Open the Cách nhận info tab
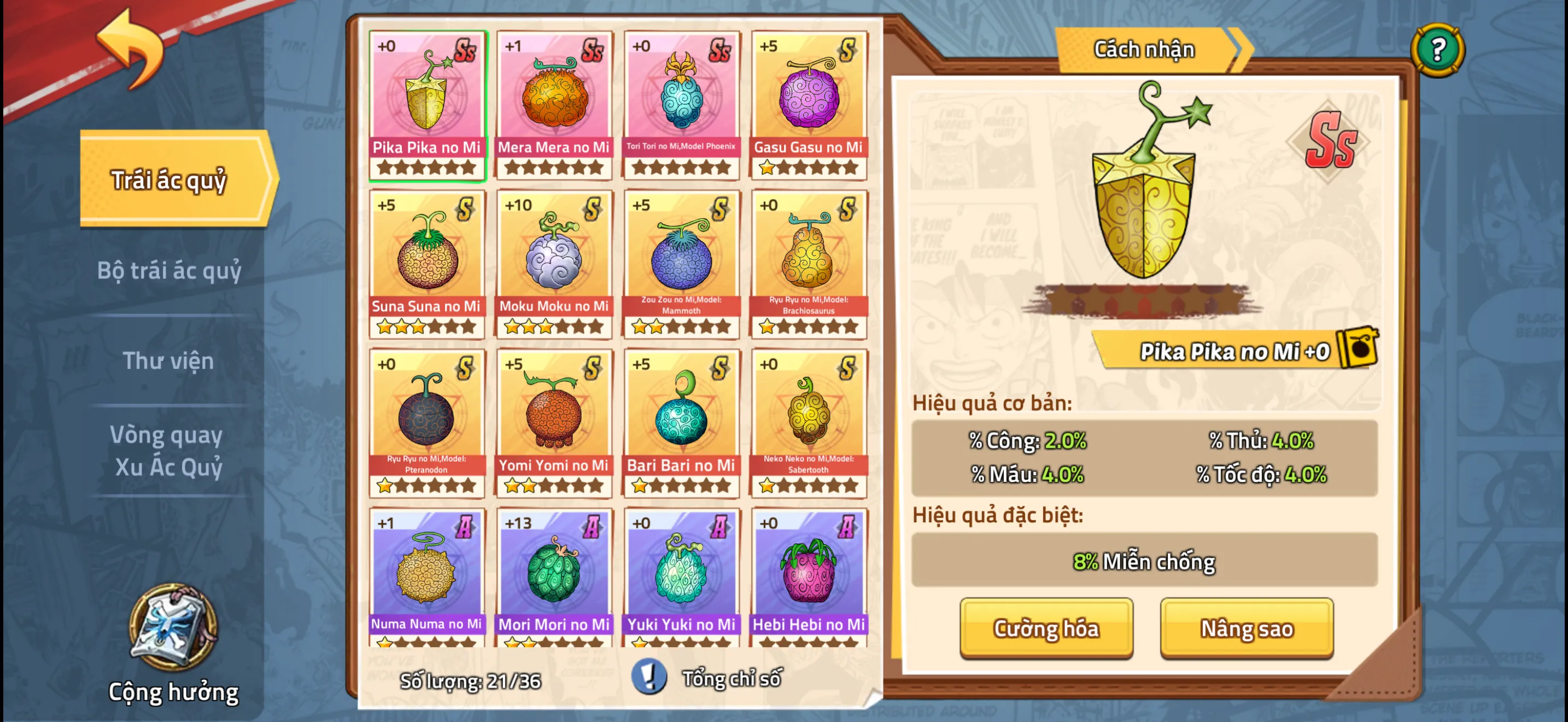The height and width of the screenshot is (722, 1568). tap(1145, 50)
